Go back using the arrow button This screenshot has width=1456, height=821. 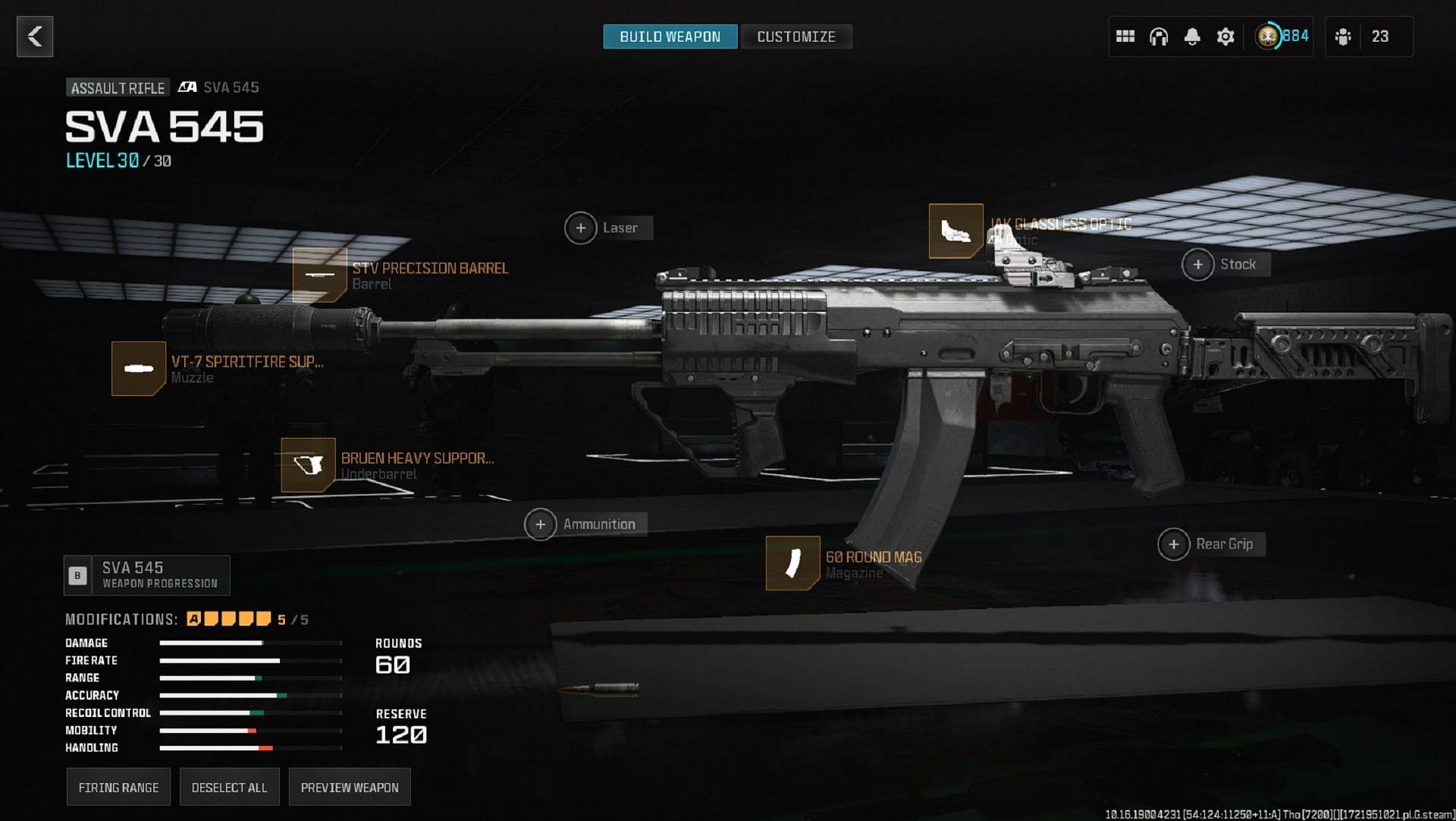pos(35,36)
